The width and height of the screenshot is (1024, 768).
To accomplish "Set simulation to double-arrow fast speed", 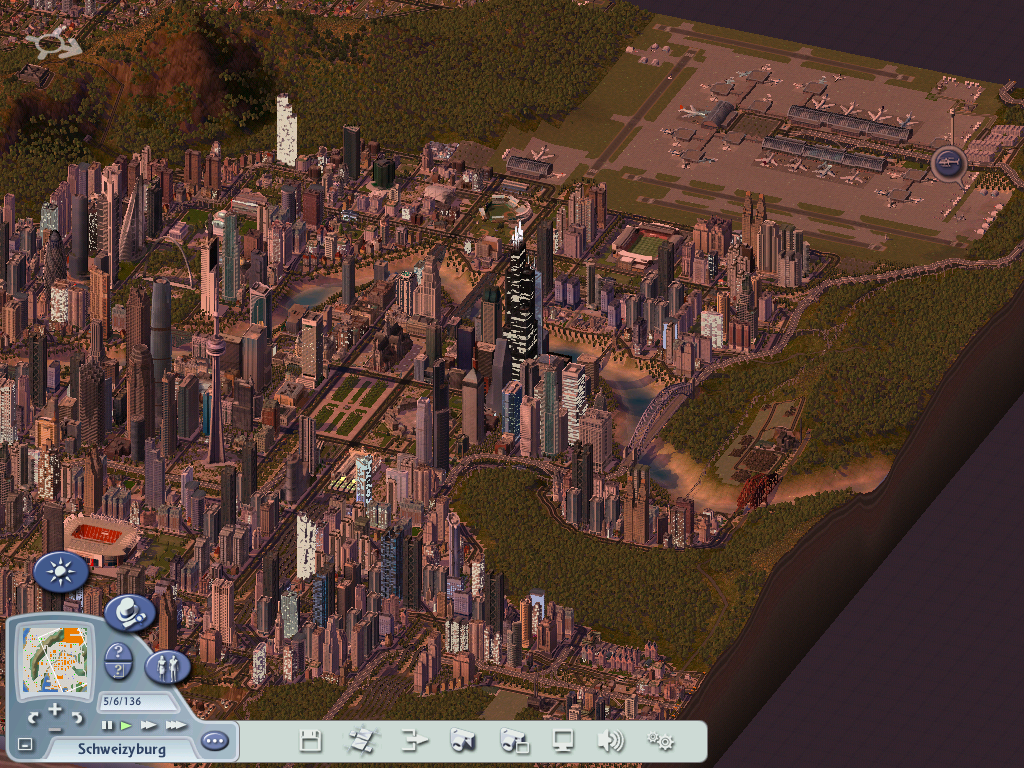I will point(149,724).
